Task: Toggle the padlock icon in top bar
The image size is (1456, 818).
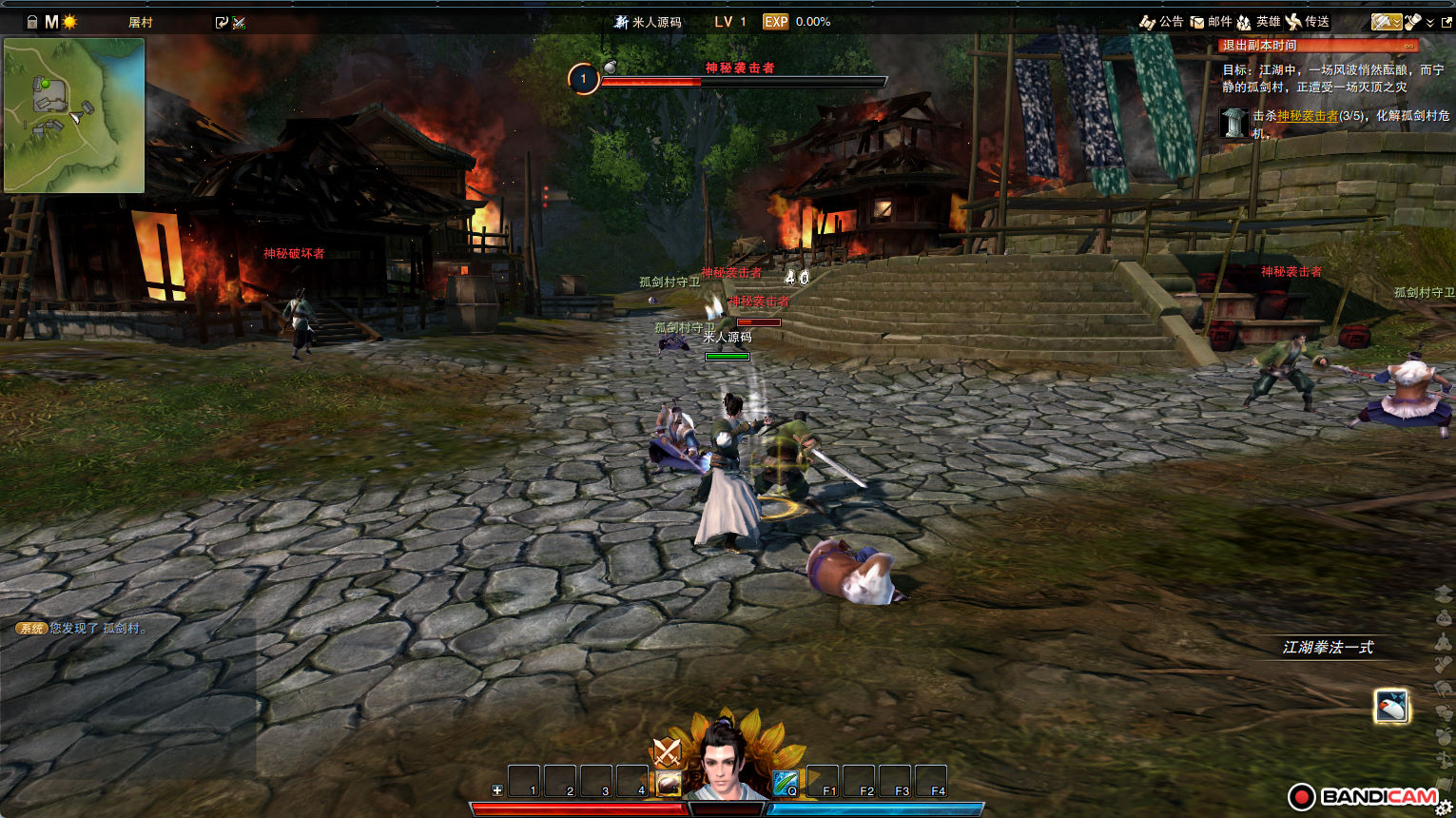Action: (x=31, y=22)
